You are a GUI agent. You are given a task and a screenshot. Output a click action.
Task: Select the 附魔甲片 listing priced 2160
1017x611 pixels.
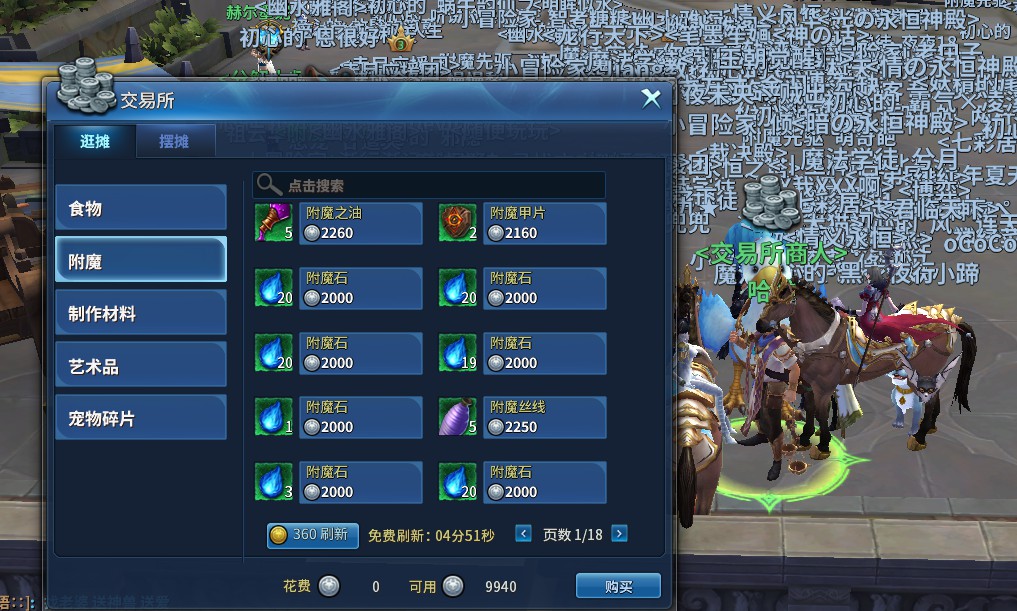tap(522, 223)
